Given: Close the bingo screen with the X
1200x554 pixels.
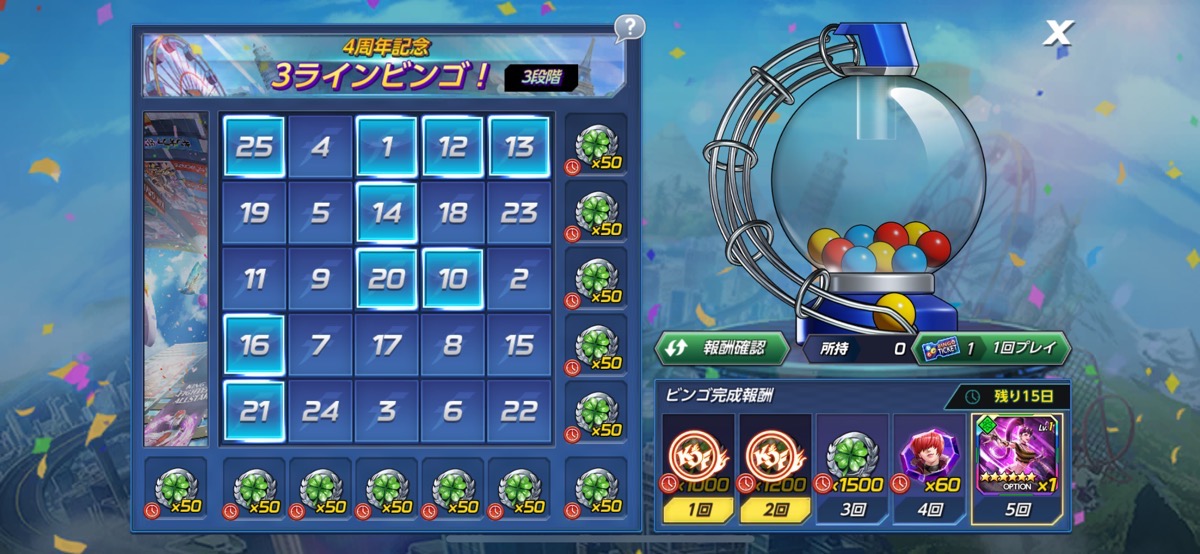Looking at the screenshot, I should pyautogui.click(x=1057, y=34).
